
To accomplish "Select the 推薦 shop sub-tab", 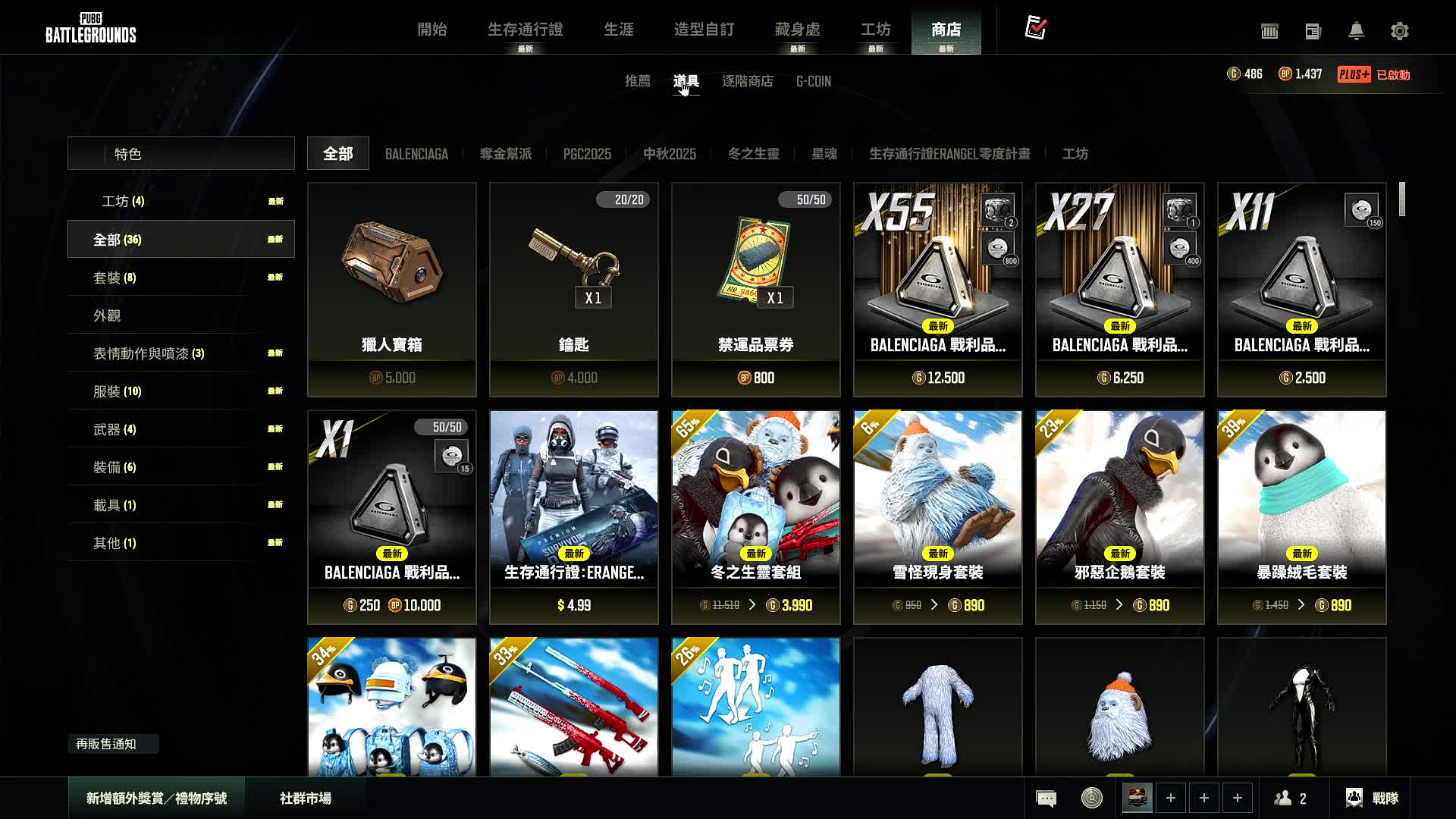I will (x=637, y=81).
